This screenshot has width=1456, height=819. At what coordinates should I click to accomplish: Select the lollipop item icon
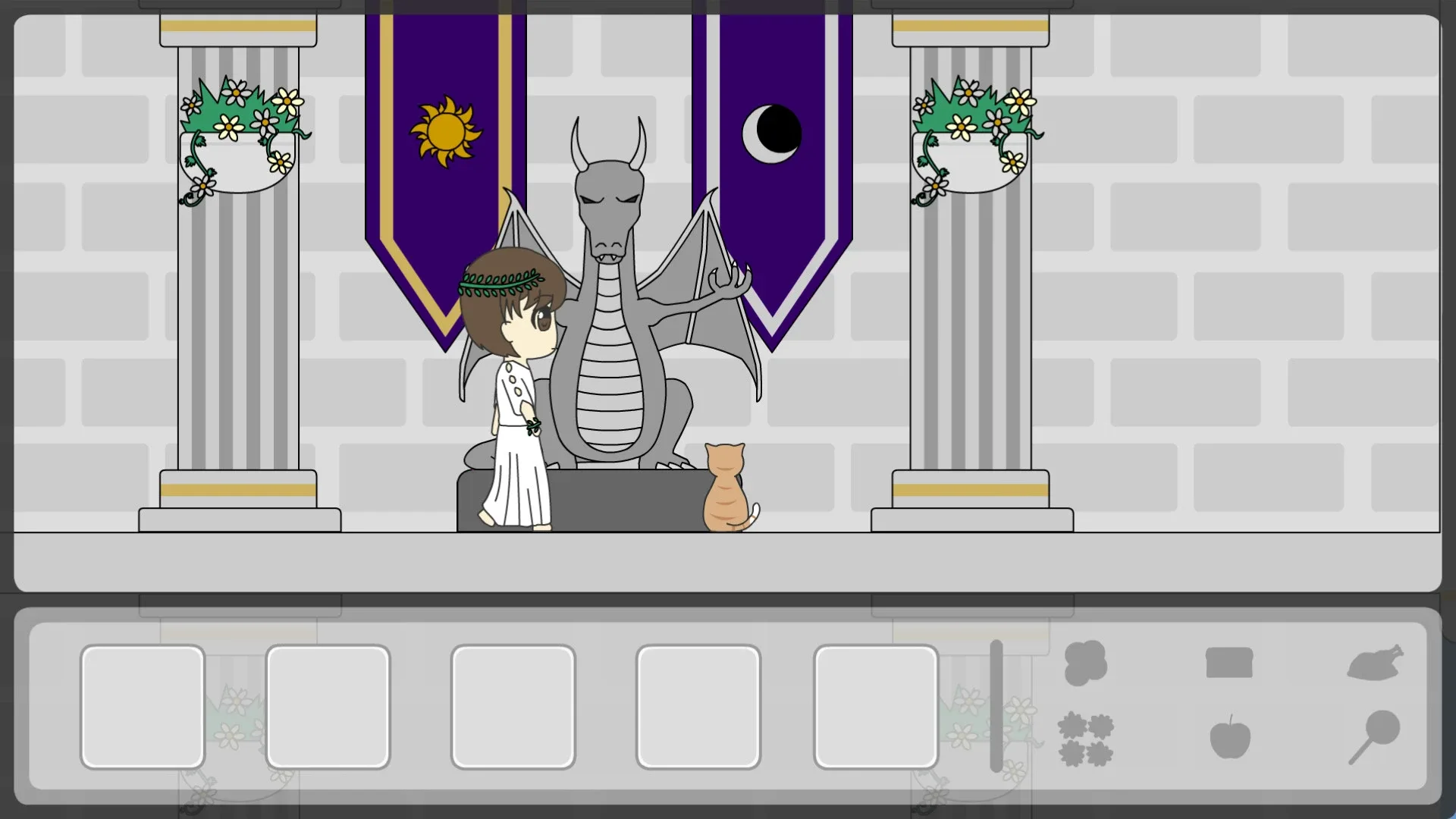click(1378, 733)
